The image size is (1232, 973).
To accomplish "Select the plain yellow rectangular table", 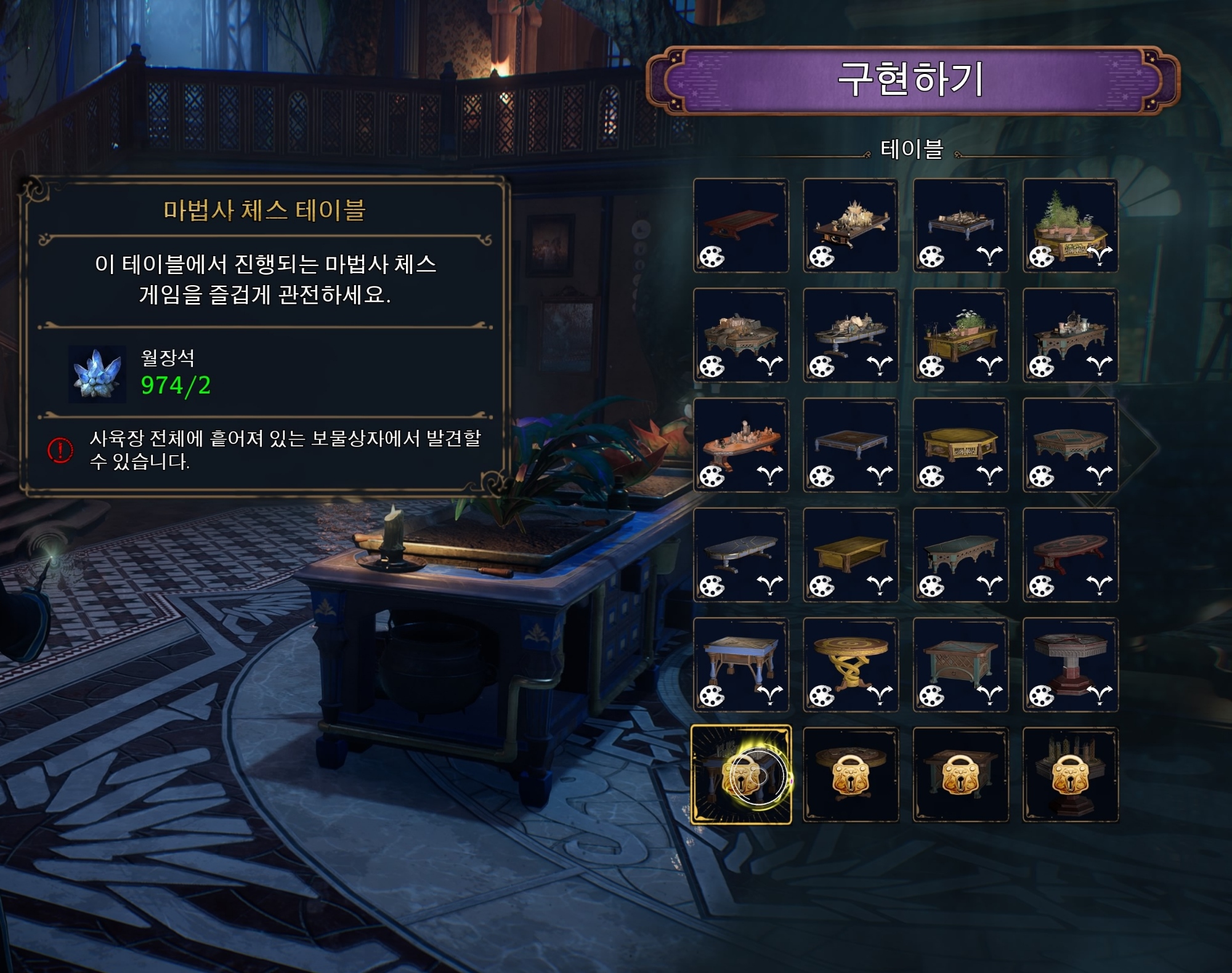I will [x=851, y=554].
